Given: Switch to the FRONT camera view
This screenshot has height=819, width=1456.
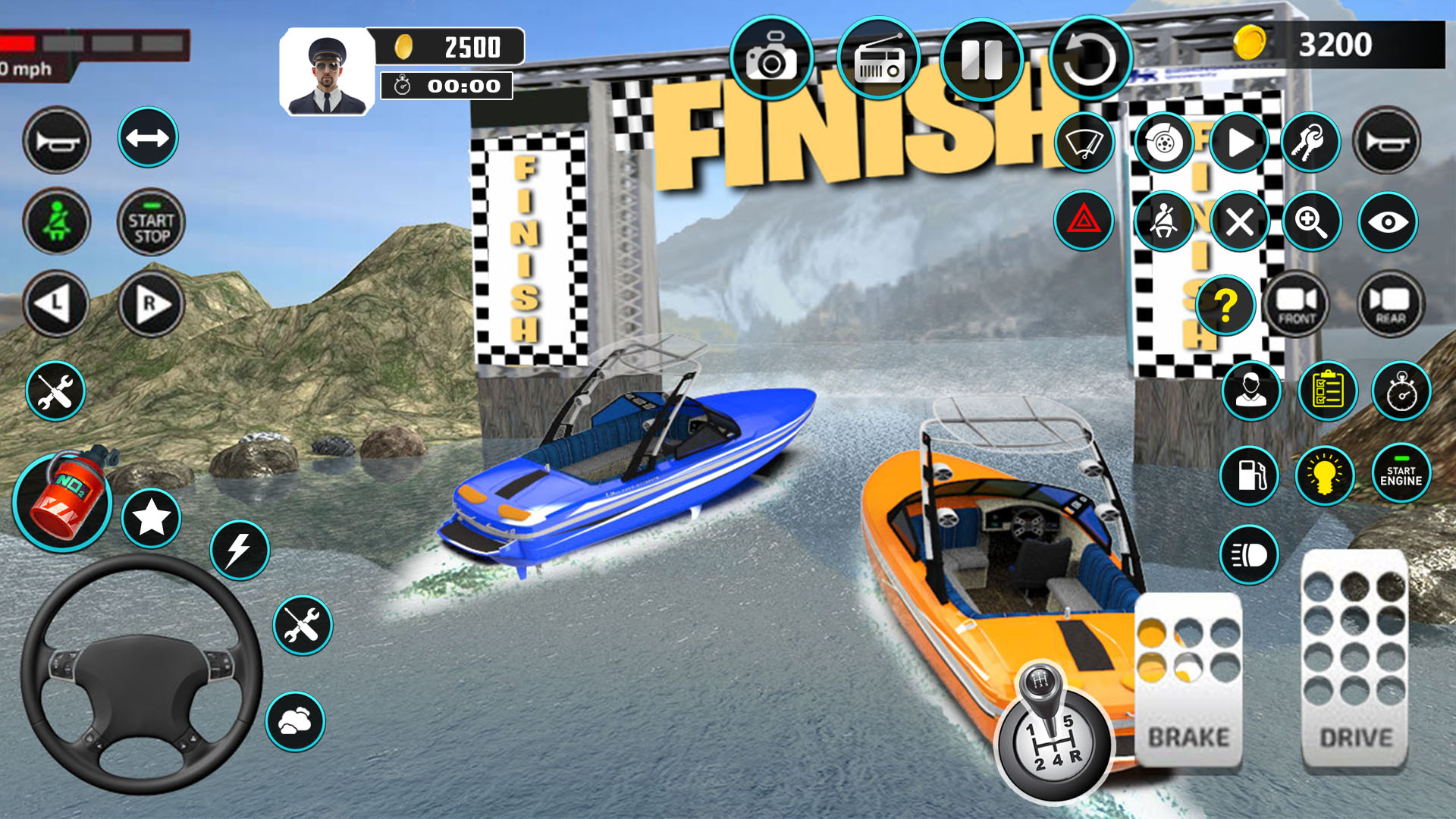Looking at the screenshot, I should click(1297, 304).
